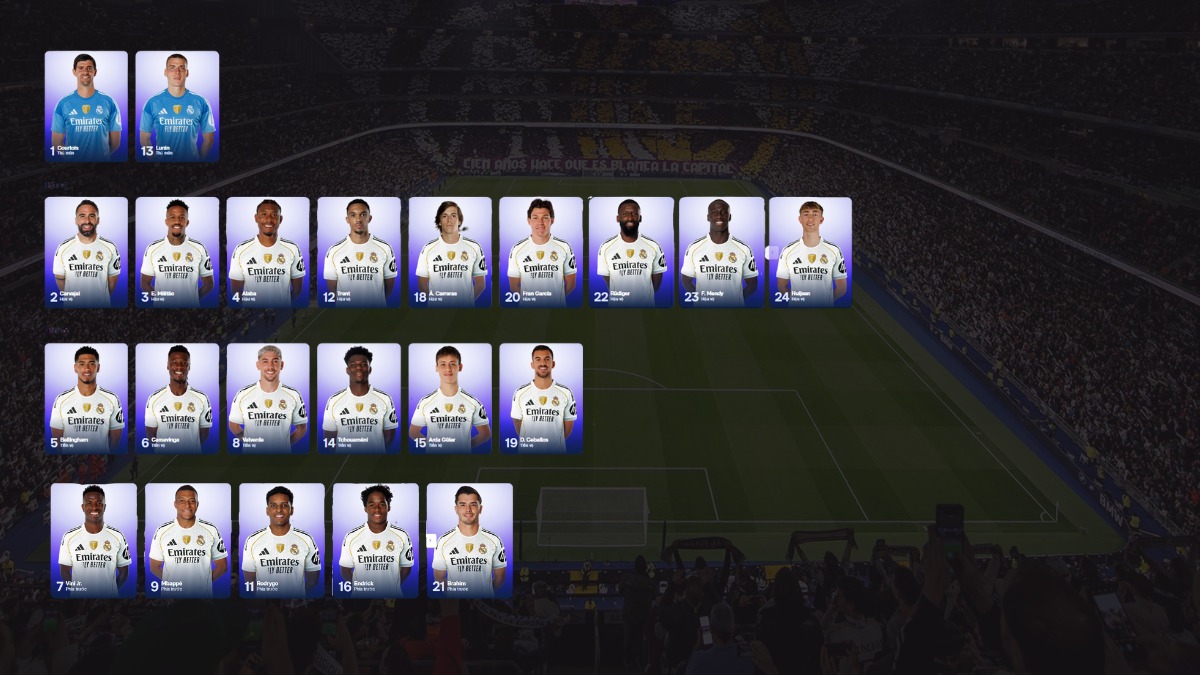1200x675 pixels.
Task: Select F. Mendy's number 23 card
Action: click(721, 252)
